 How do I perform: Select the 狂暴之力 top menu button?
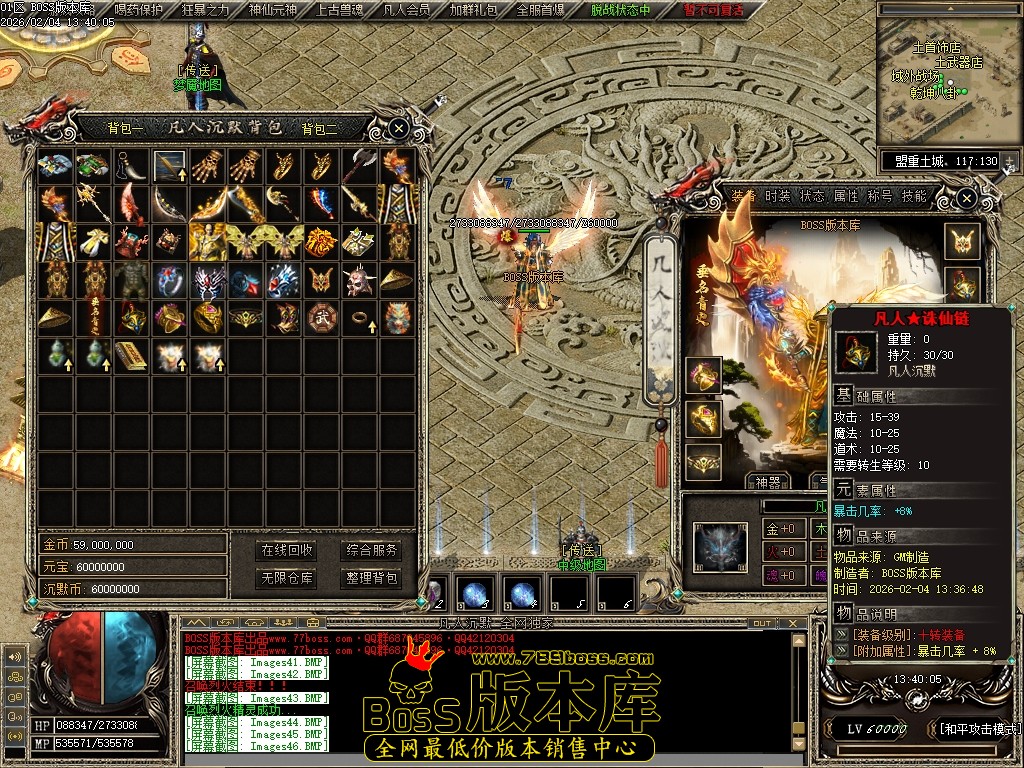206,11
